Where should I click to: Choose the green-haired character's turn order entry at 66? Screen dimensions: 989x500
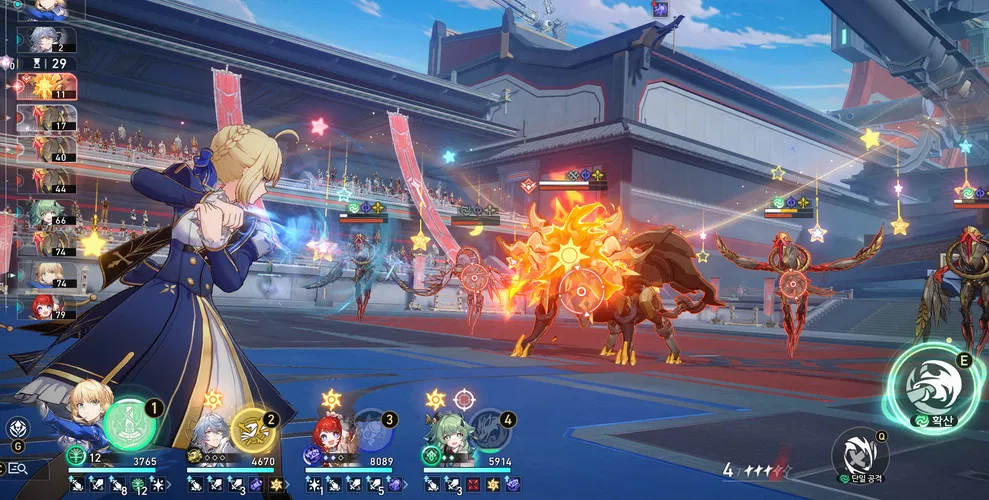coord(40,213)
